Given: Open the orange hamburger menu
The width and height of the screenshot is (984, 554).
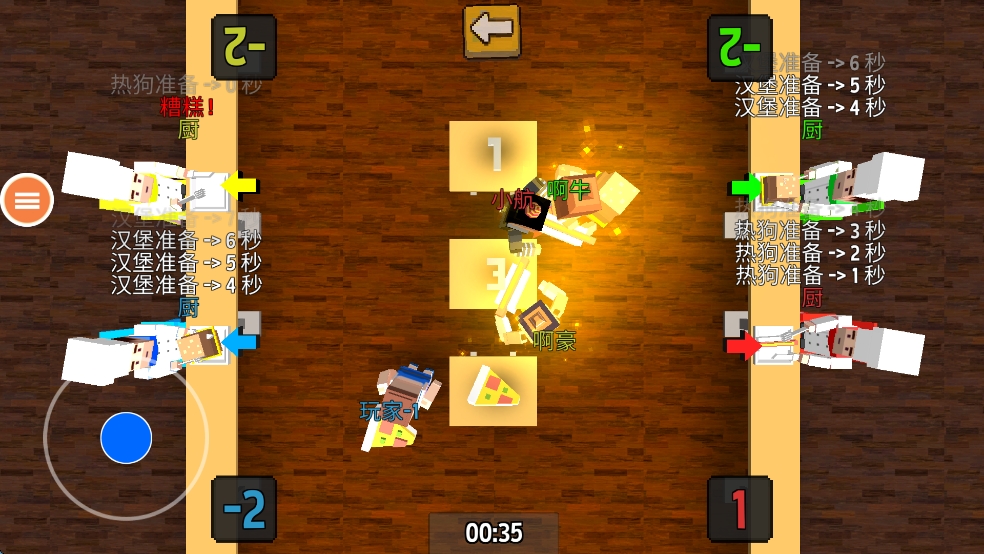Looking at the screenshot, I should (x=27, y=200).
